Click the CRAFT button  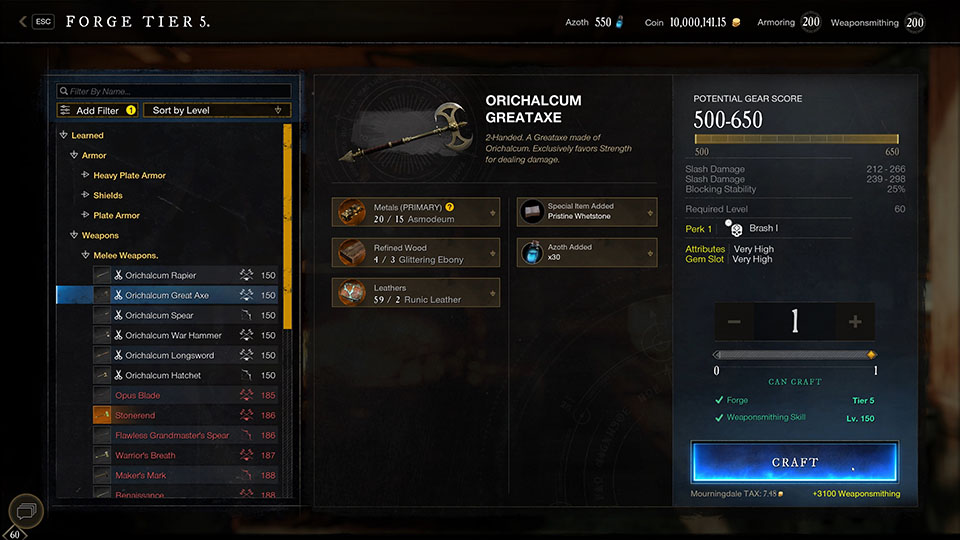[794, 462]
